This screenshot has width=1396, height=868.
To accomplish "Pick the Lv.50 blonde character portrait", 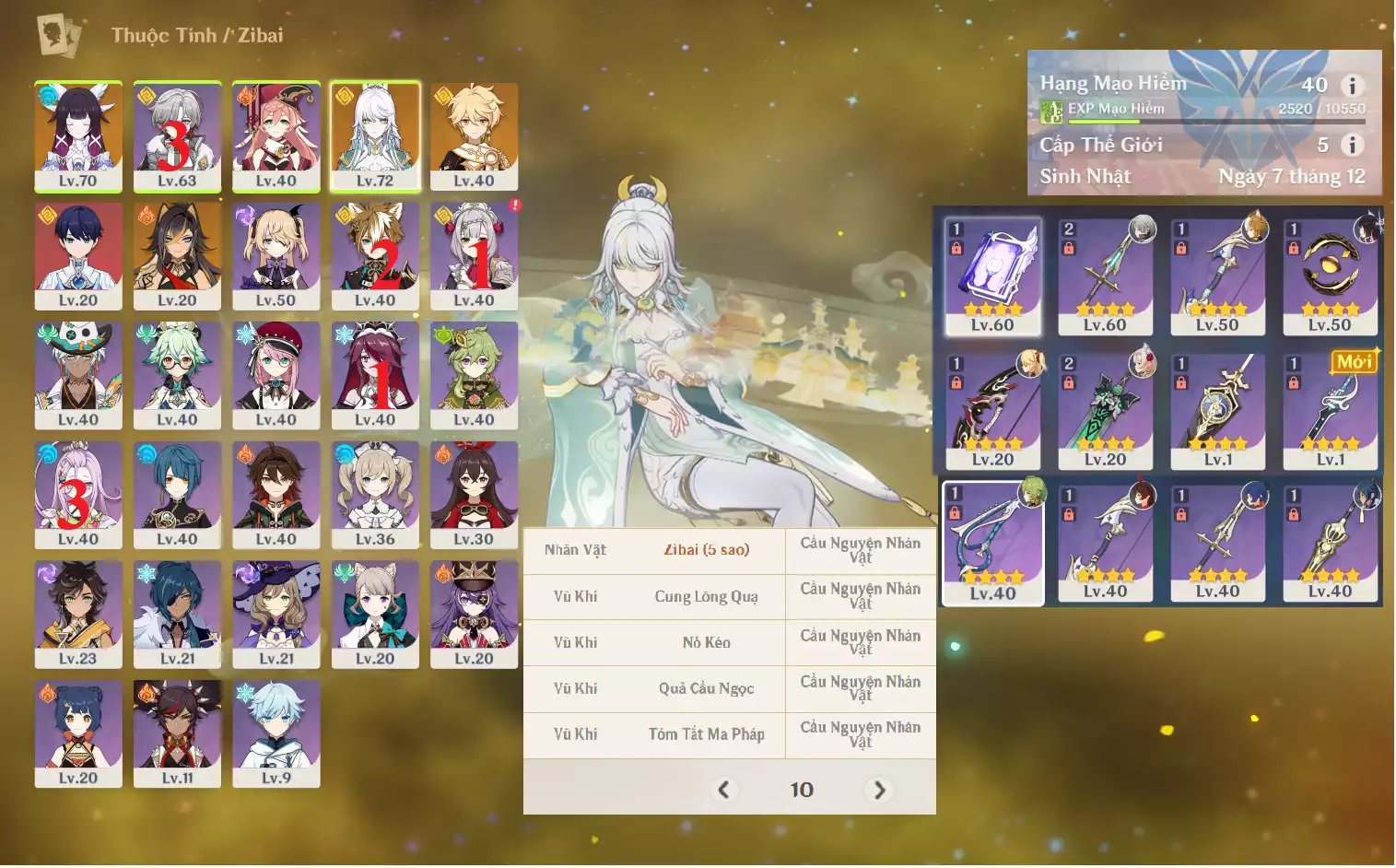I will (276, 255).
